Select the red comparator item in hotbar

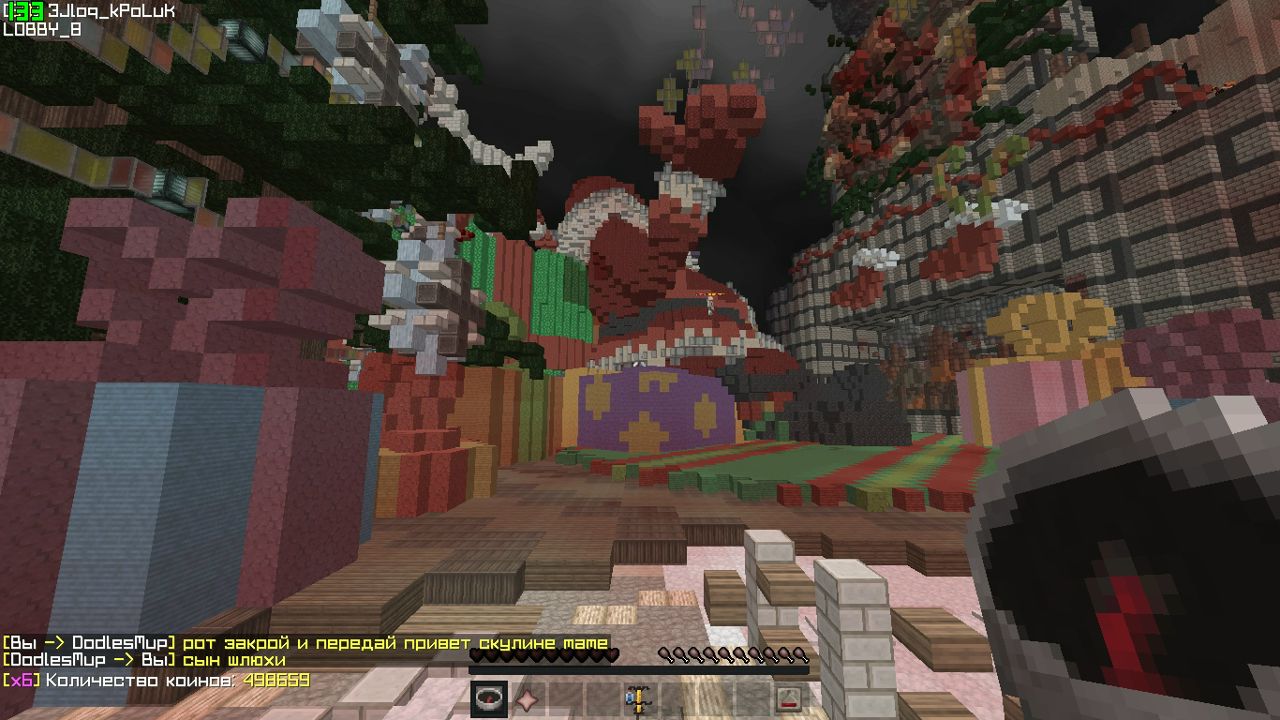(x=788, y=699)
